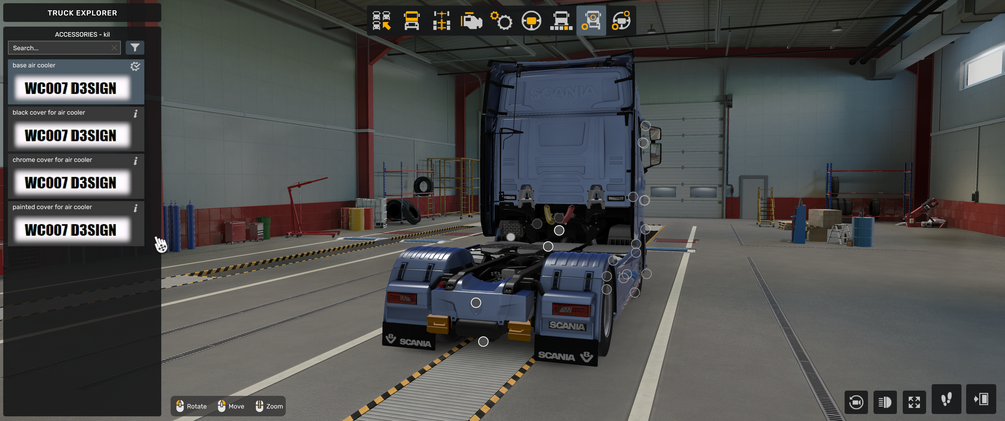
Task: Open the truck paint swatches category
Action: coord(561,20)
